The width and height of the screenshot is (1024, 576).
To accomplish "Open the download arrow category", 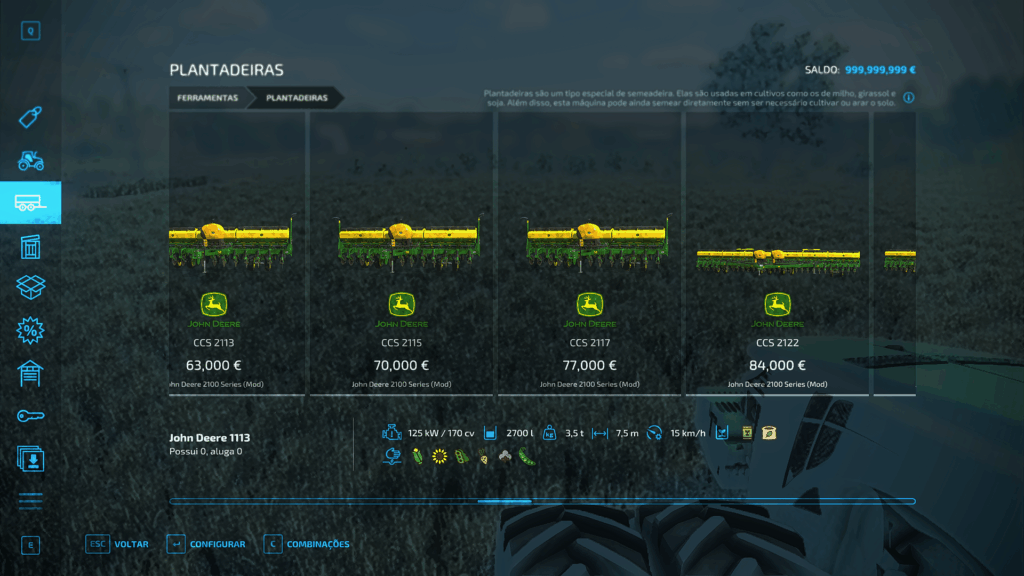I will 31,458.
